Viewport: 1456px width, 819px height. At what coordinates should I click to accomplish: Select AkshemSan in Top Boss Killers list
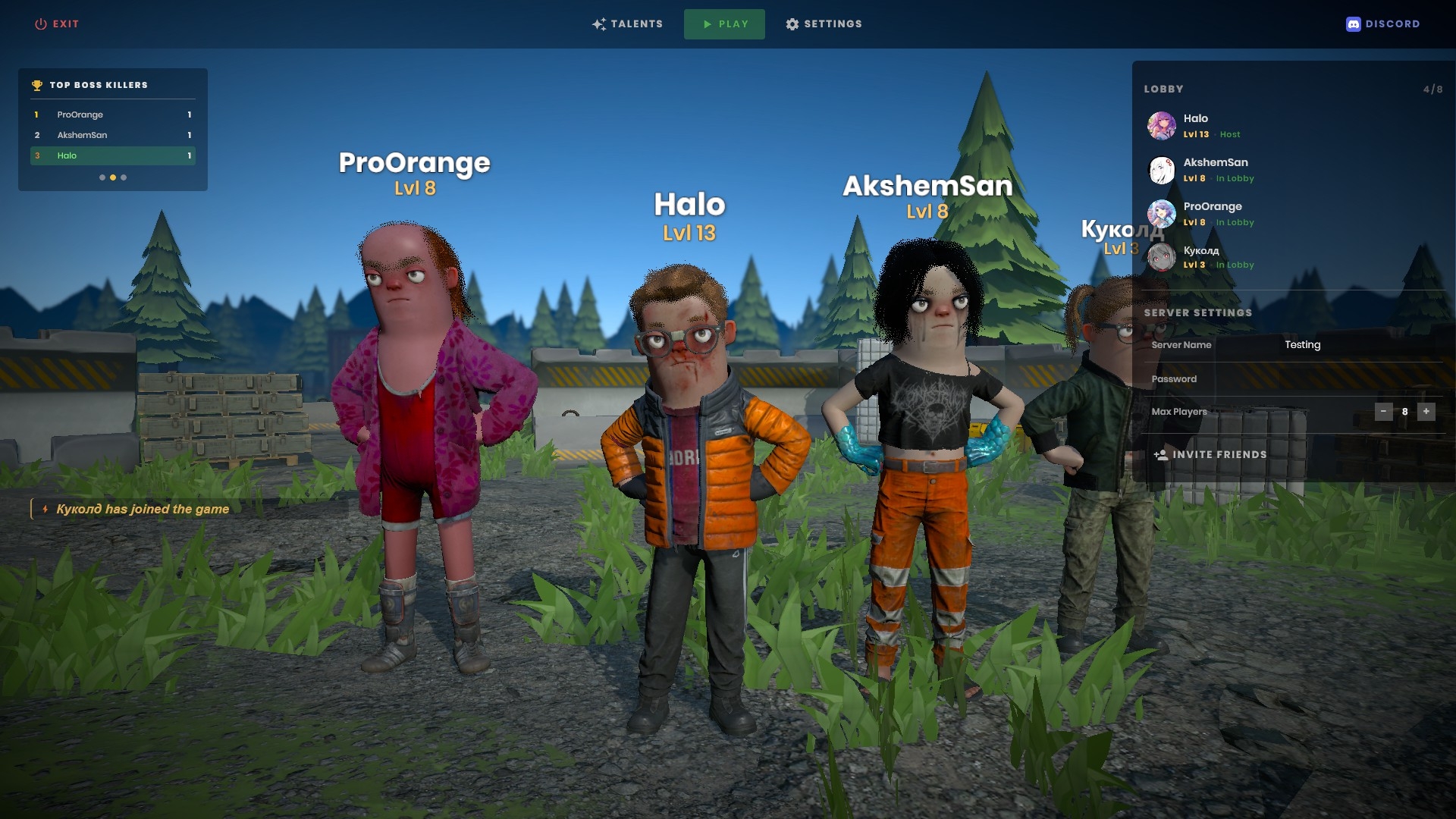[x=112, y=135]
